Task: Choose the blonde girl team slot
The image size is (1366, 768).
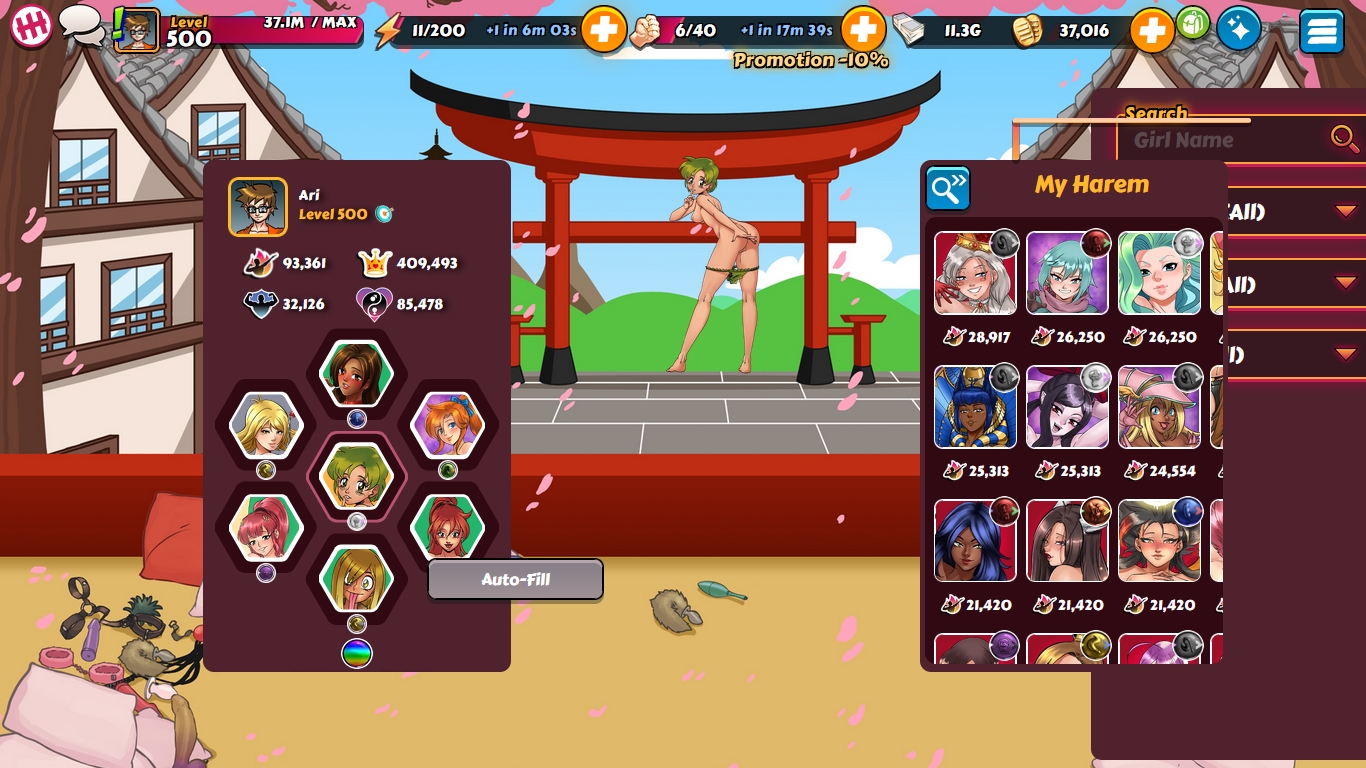Action: 266,424
